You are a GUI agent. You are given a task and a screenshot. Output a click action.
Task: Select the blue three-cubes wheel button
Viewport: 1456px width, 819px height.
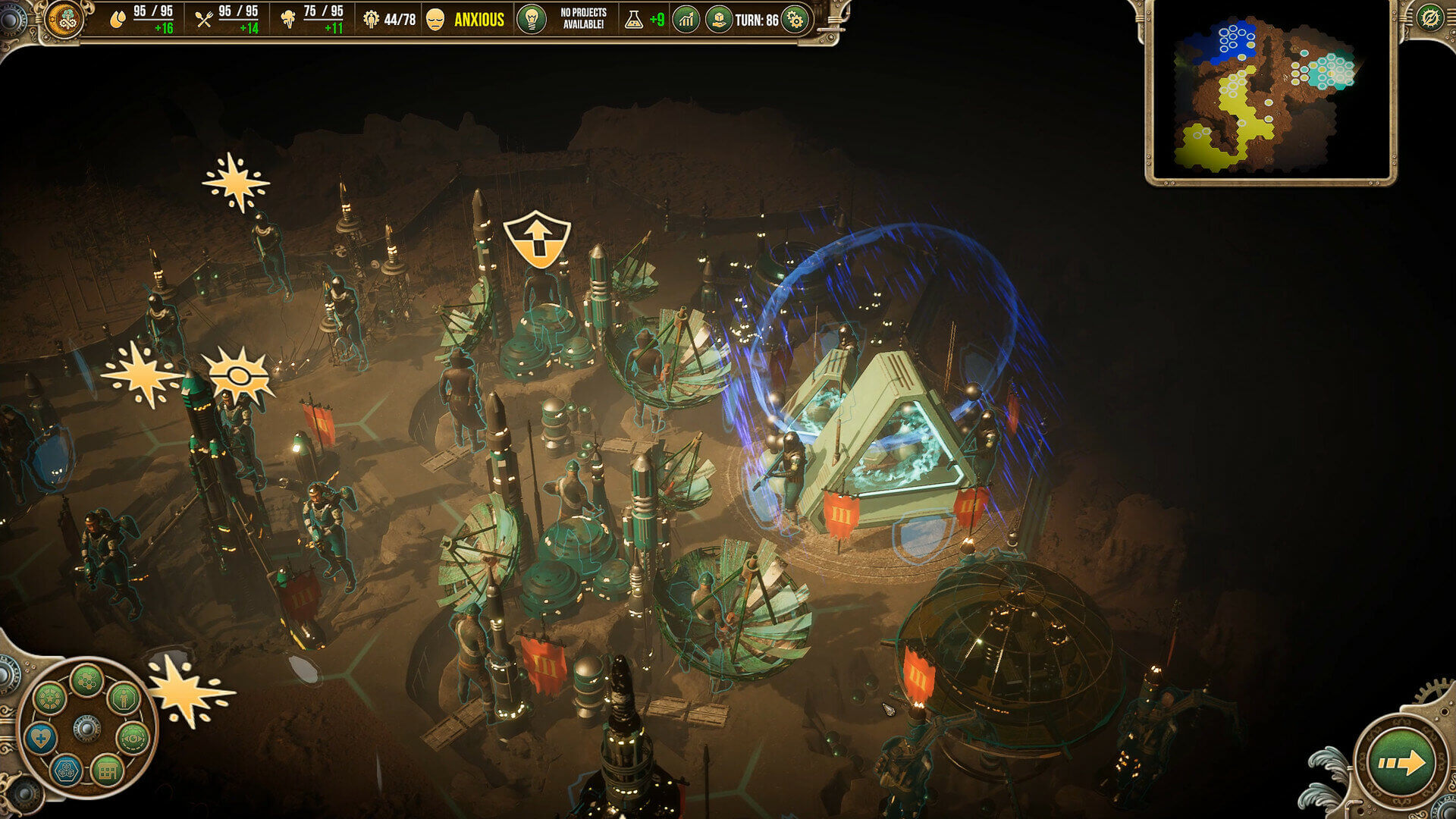66,770
